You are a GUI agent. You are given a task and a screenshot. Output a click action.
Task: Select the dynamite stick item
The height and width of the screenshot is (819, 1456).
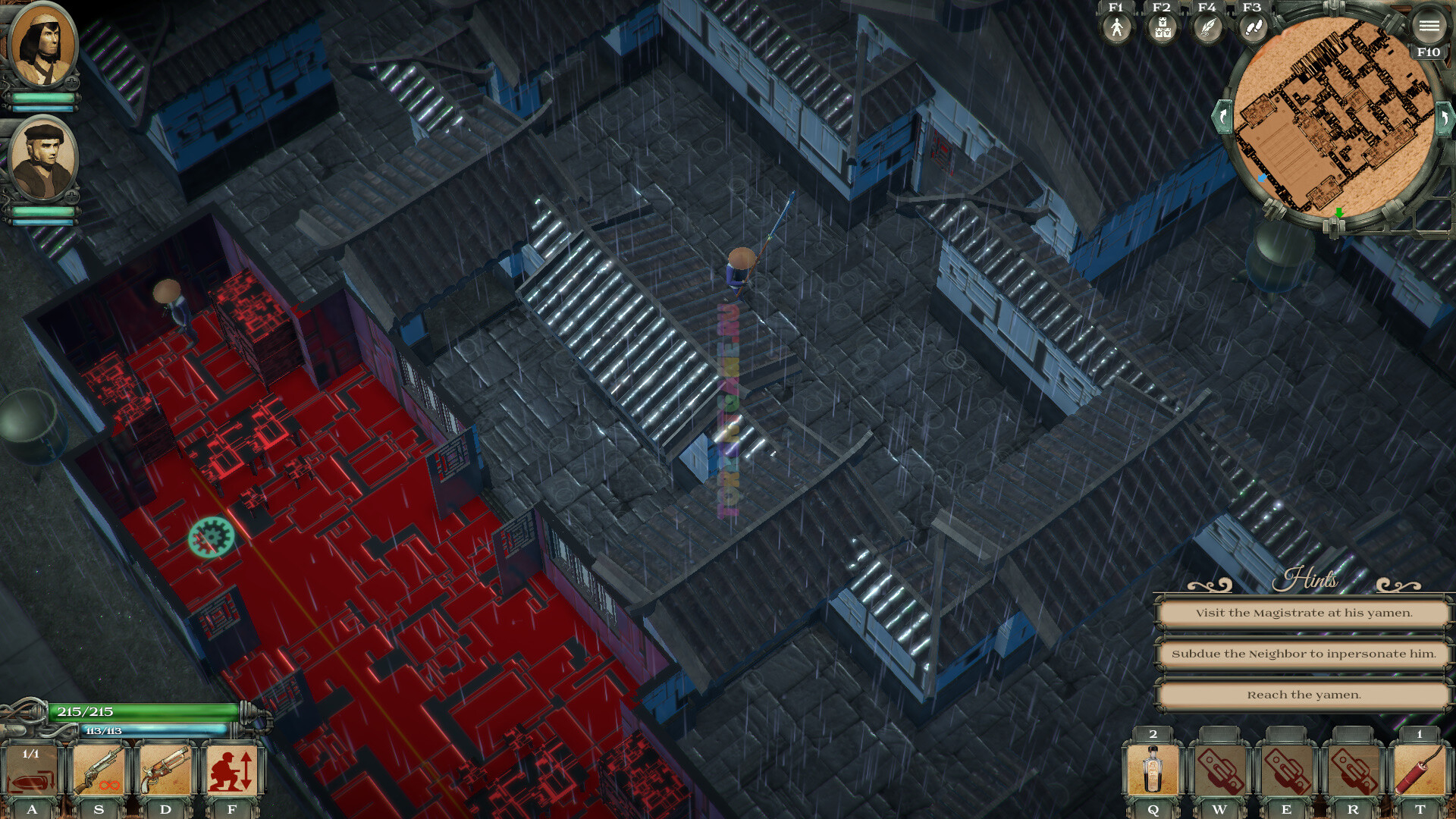tap(1420, 770)
